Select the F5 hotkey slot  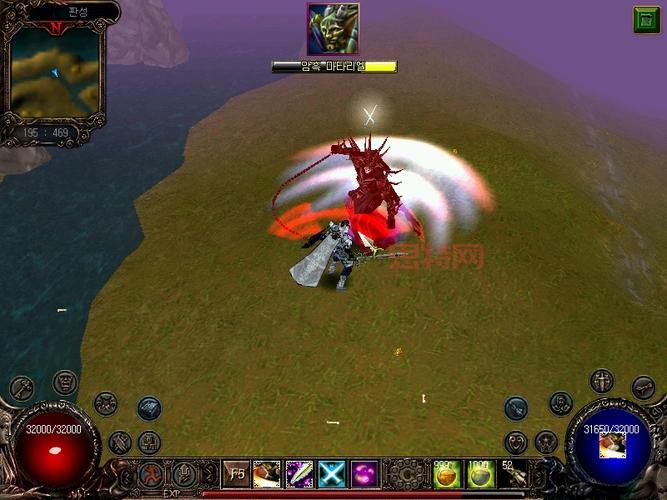pos(237,473)
